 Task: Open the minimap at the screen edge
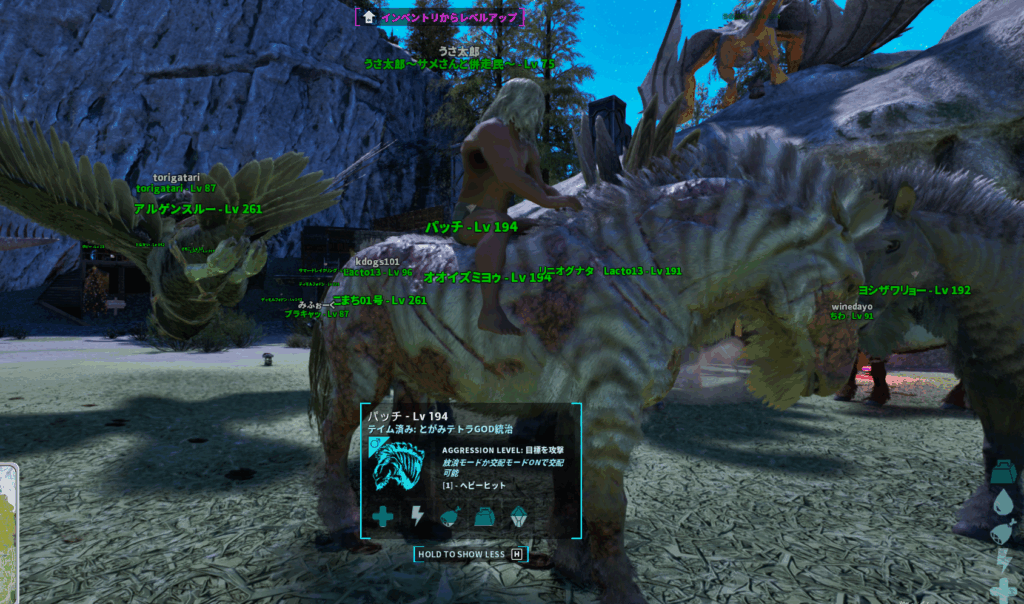(8, 530)
